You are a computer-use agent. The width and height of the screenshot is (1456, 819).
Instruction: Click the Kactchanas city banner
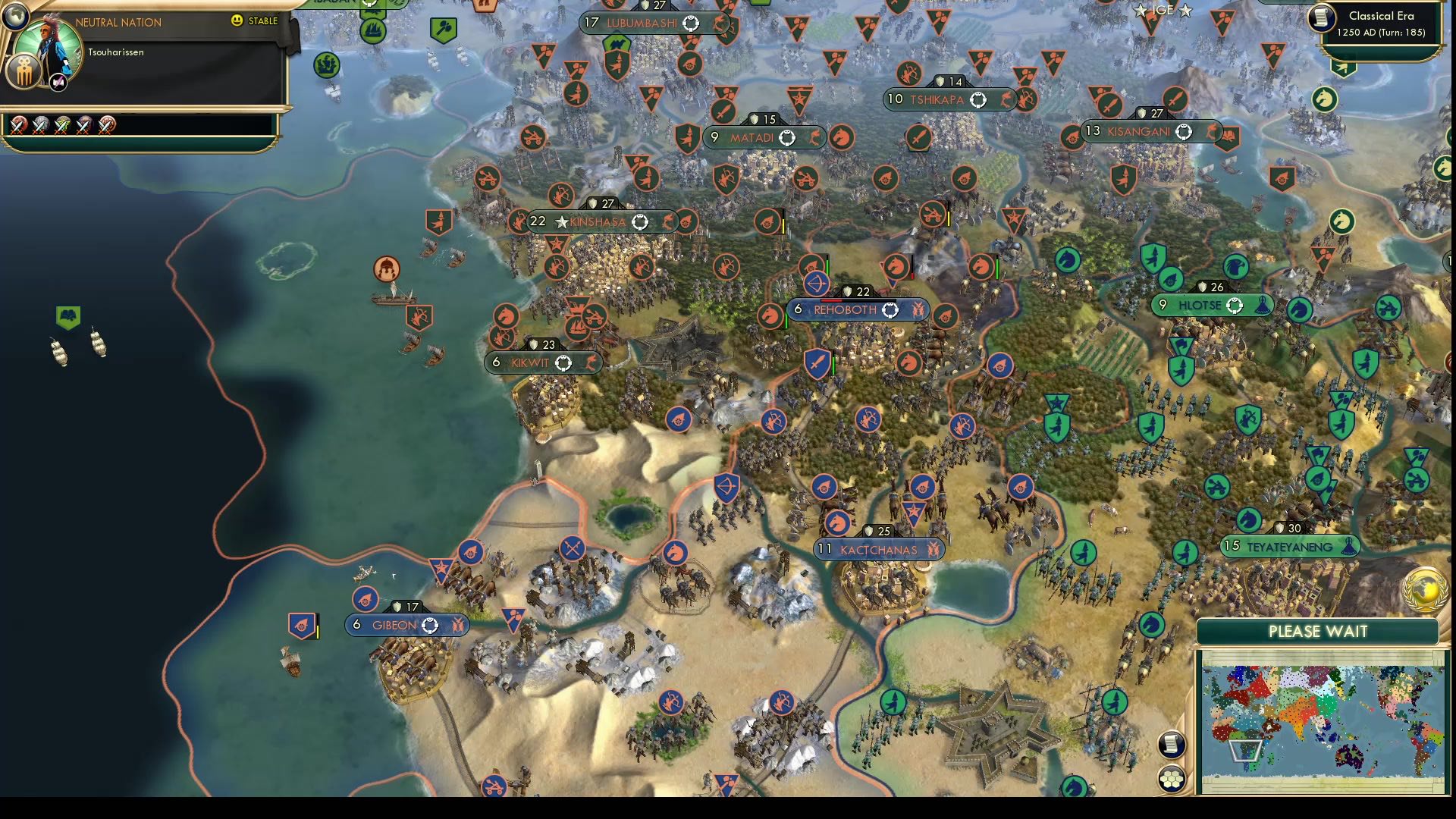click(878, 550)
